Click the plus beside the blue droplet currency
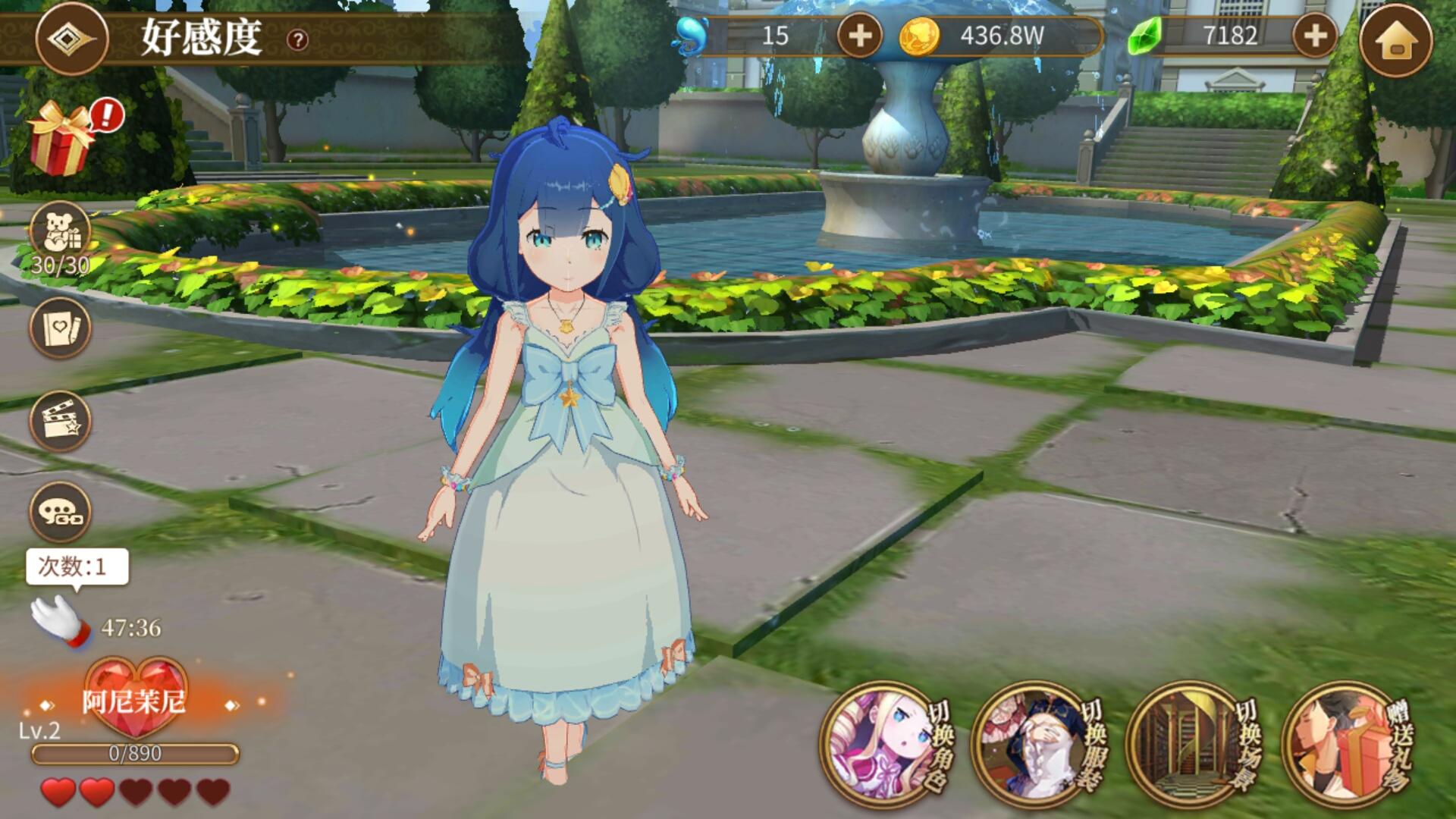The width and height of the screenshot is (1456, 819). (x=861, y=33)
